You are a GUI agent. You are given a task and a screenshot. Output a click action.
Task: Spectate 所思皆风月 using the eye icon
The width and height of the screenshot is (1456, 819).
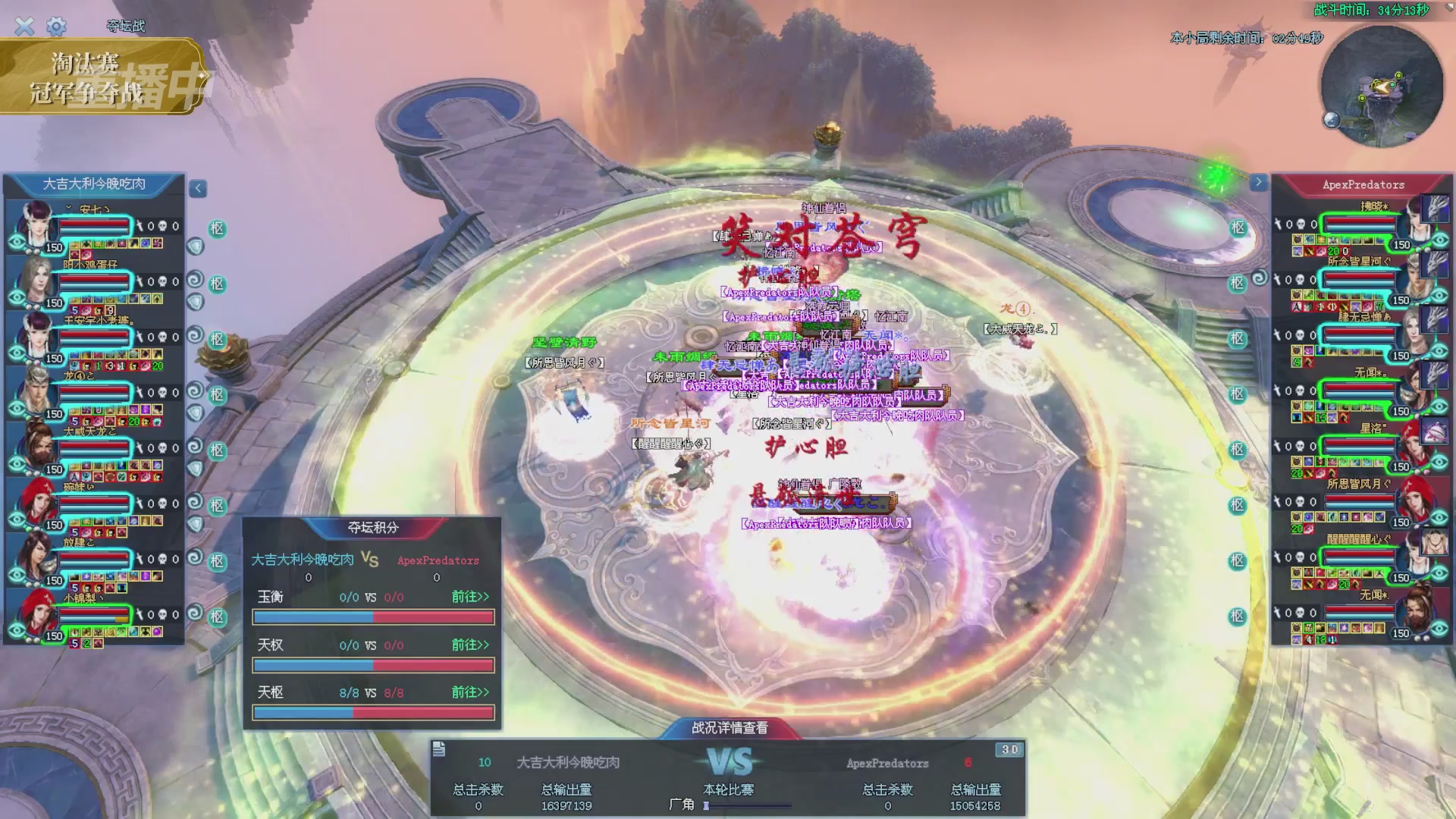pos(1440,517)
